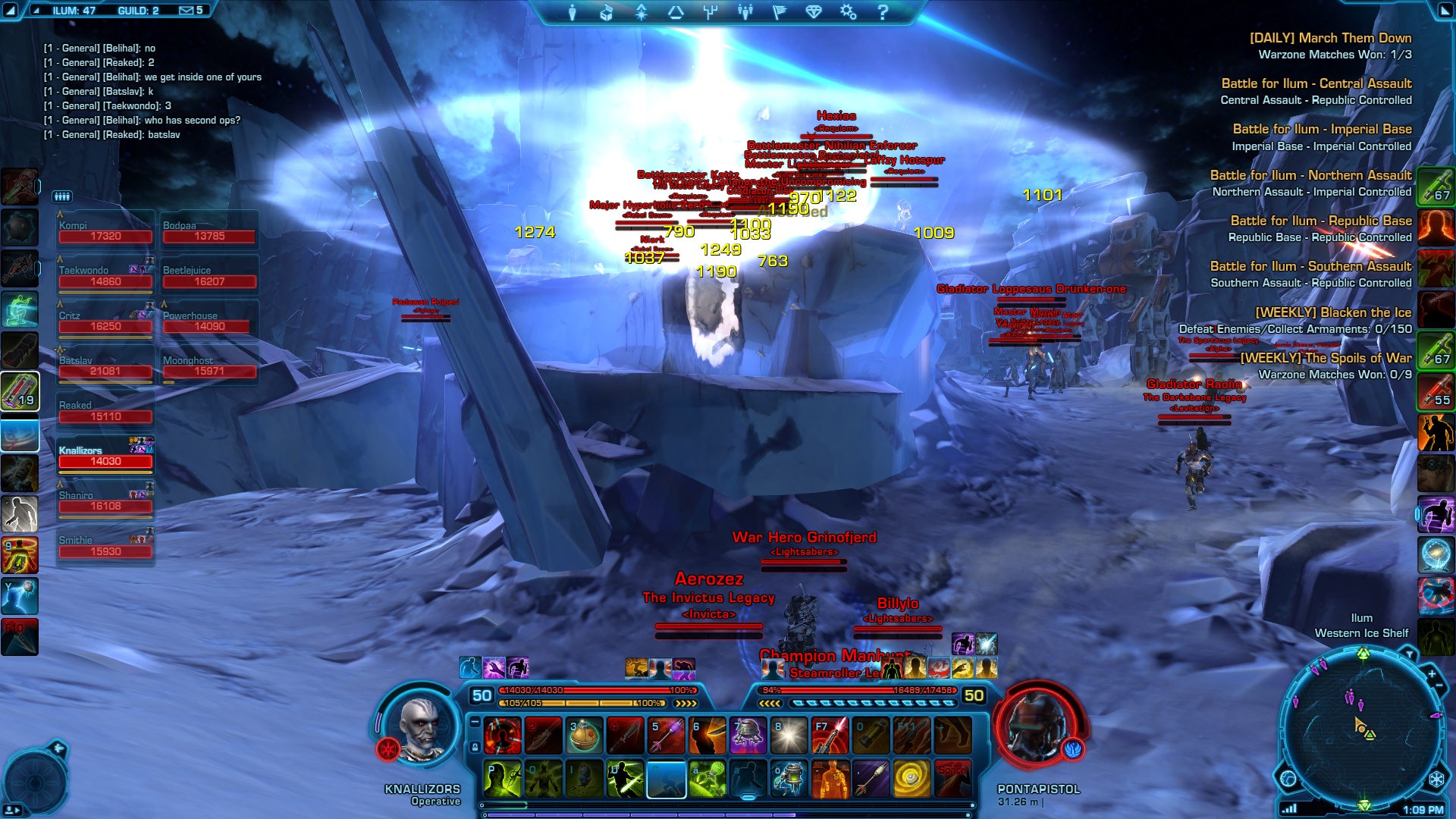Activate the yellow swirl ability icon
This screenshot has width=1456, height=819.
pos(912,779)
